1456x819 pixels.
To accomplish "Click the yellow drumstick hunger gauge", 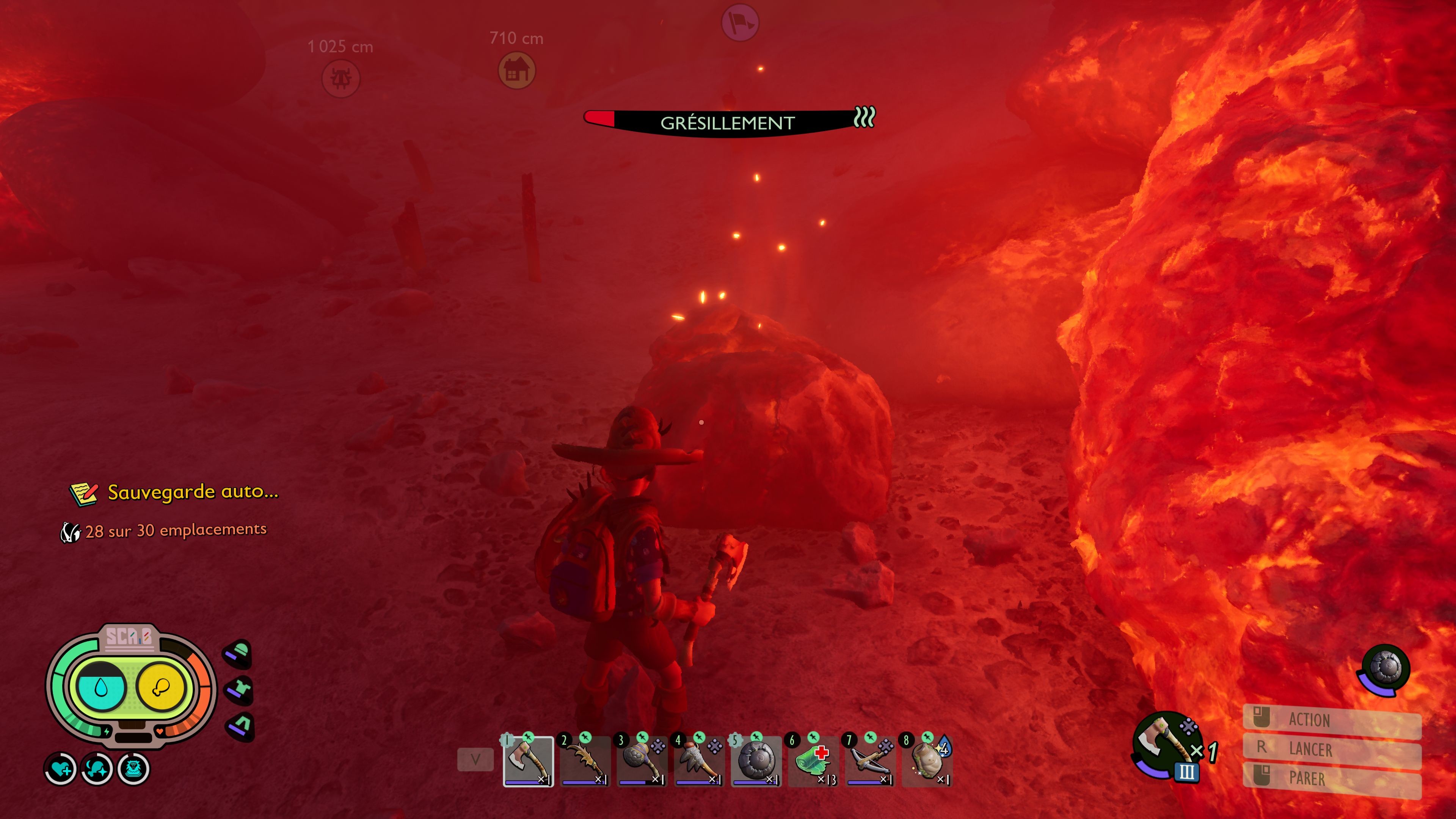I will [x=161, y=687].
